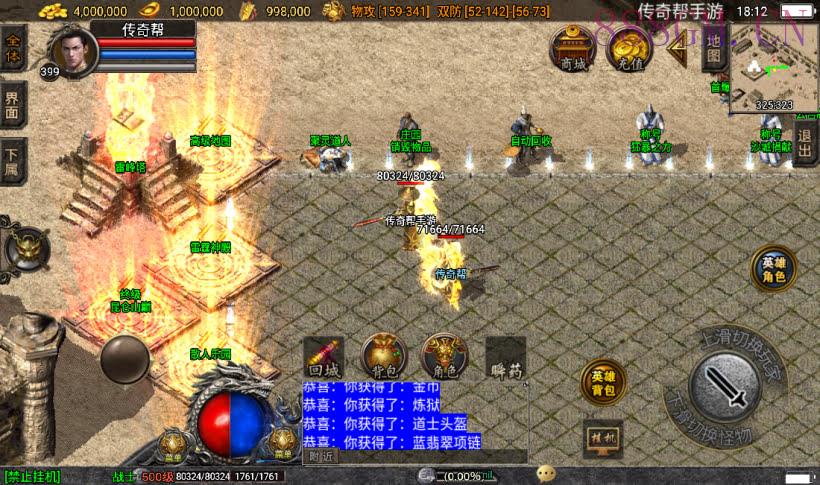820x485 pixels.
Task: Open the 英雄背包 hero bag
Action: click(603, 383)
